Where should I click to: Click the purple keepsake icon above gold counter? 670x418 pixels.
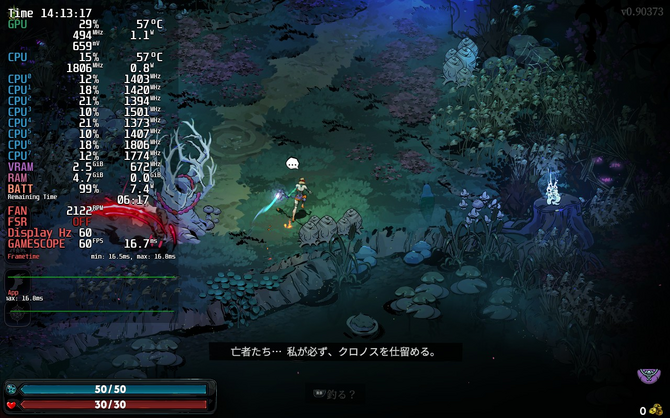click(x=649, y=378)
